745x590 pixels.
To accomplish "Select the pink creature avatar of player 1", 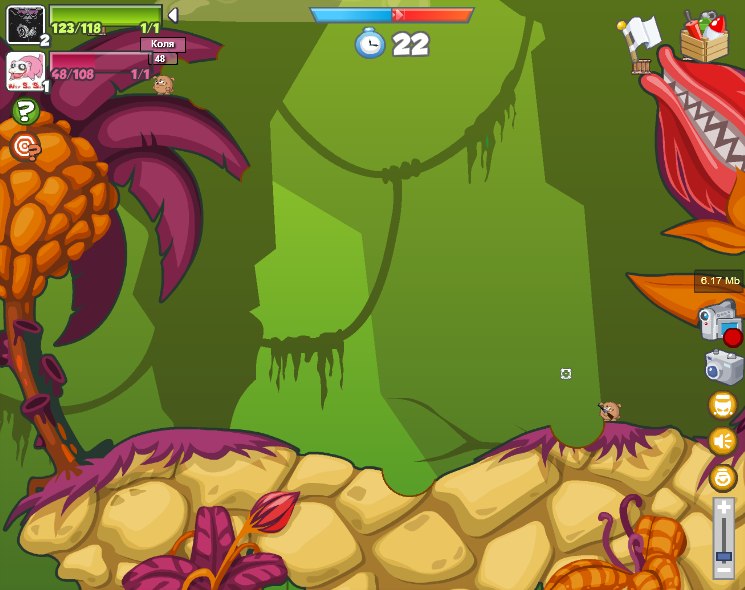I will pyautogui.click(x=24, y=71).
